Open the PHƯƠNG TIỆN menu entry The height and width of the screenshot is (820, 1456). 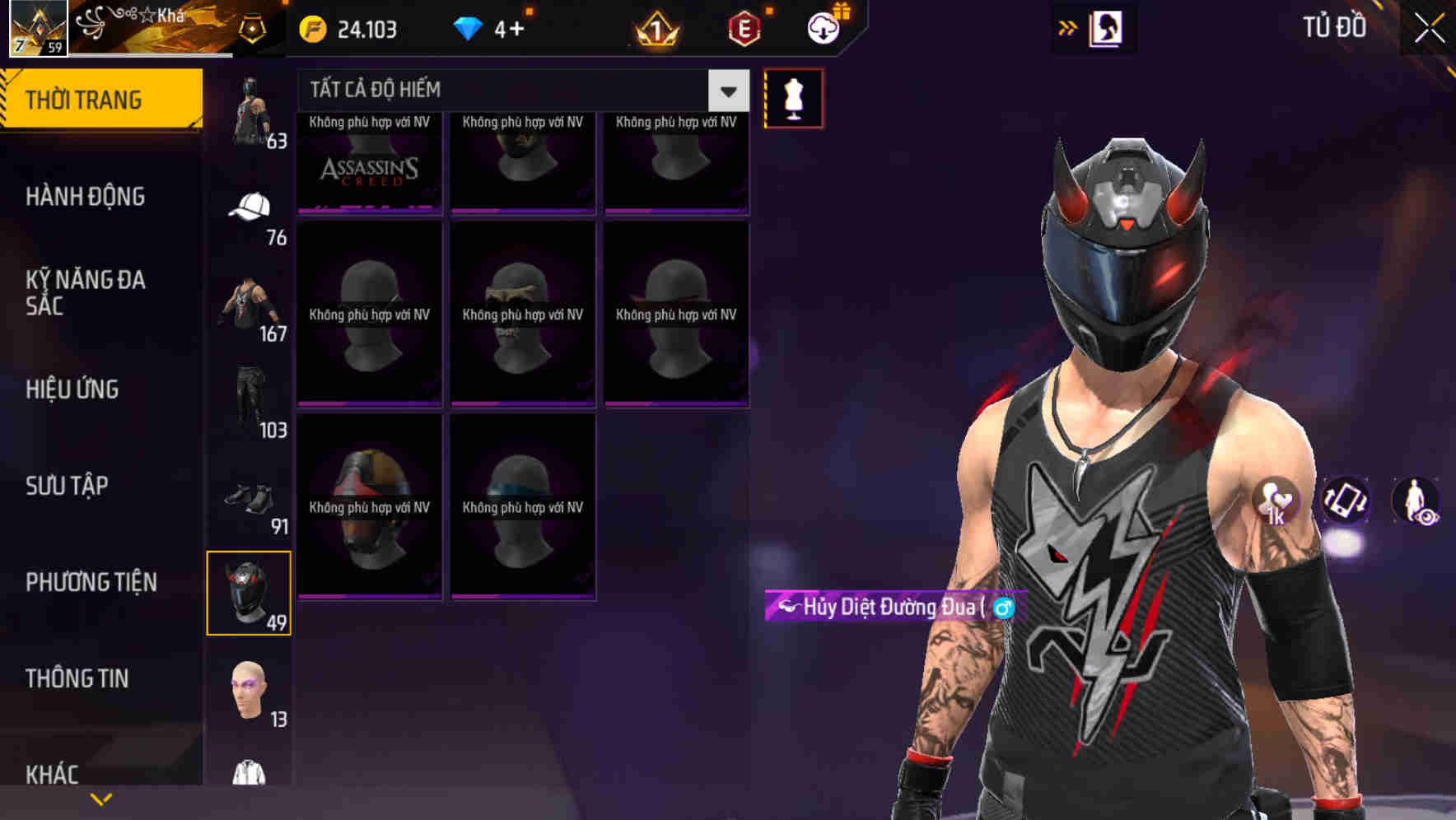(x=91, y=581)
